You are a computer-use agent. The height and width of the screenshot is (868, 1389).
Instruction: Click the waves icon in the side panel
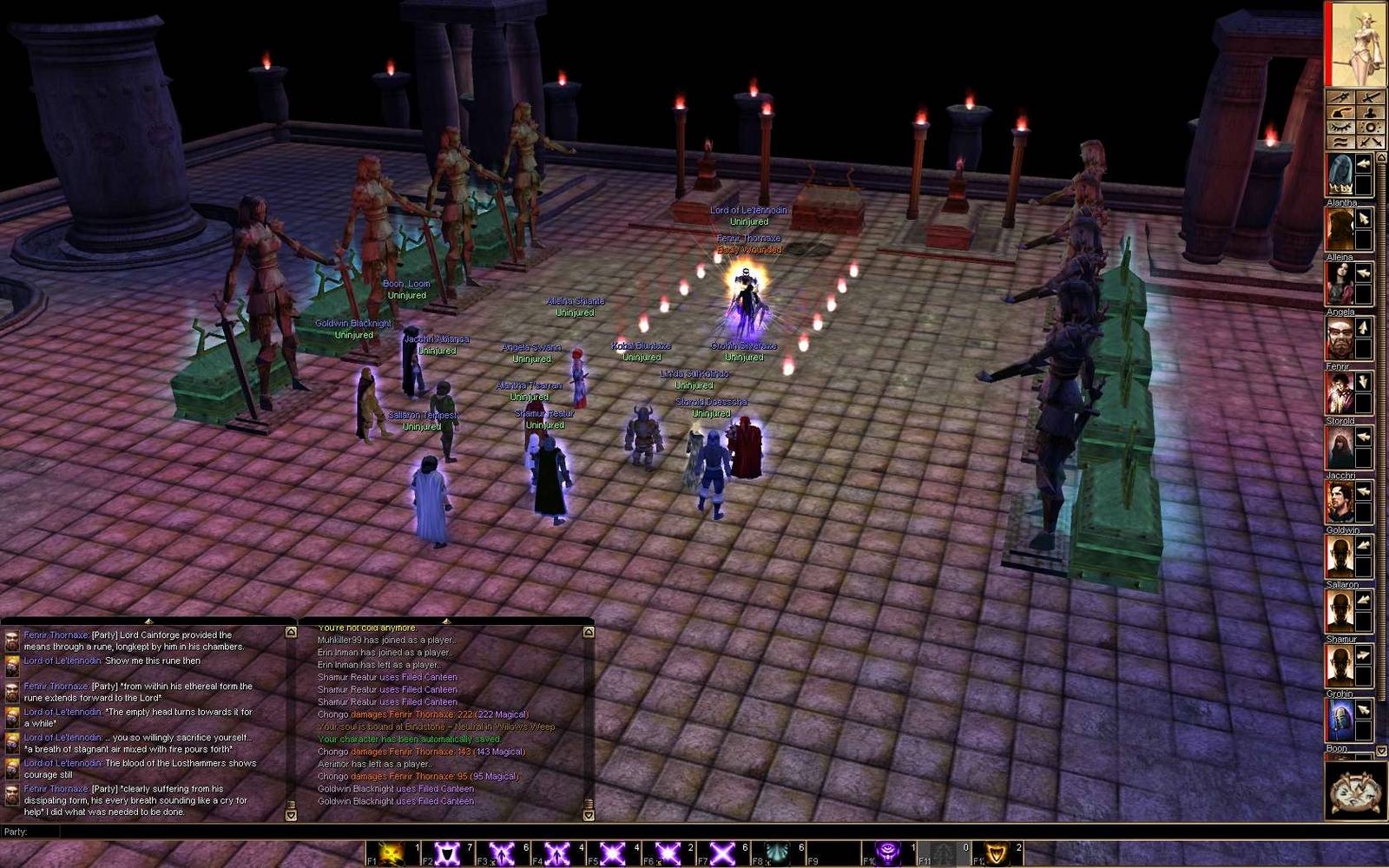[1341, 141]
